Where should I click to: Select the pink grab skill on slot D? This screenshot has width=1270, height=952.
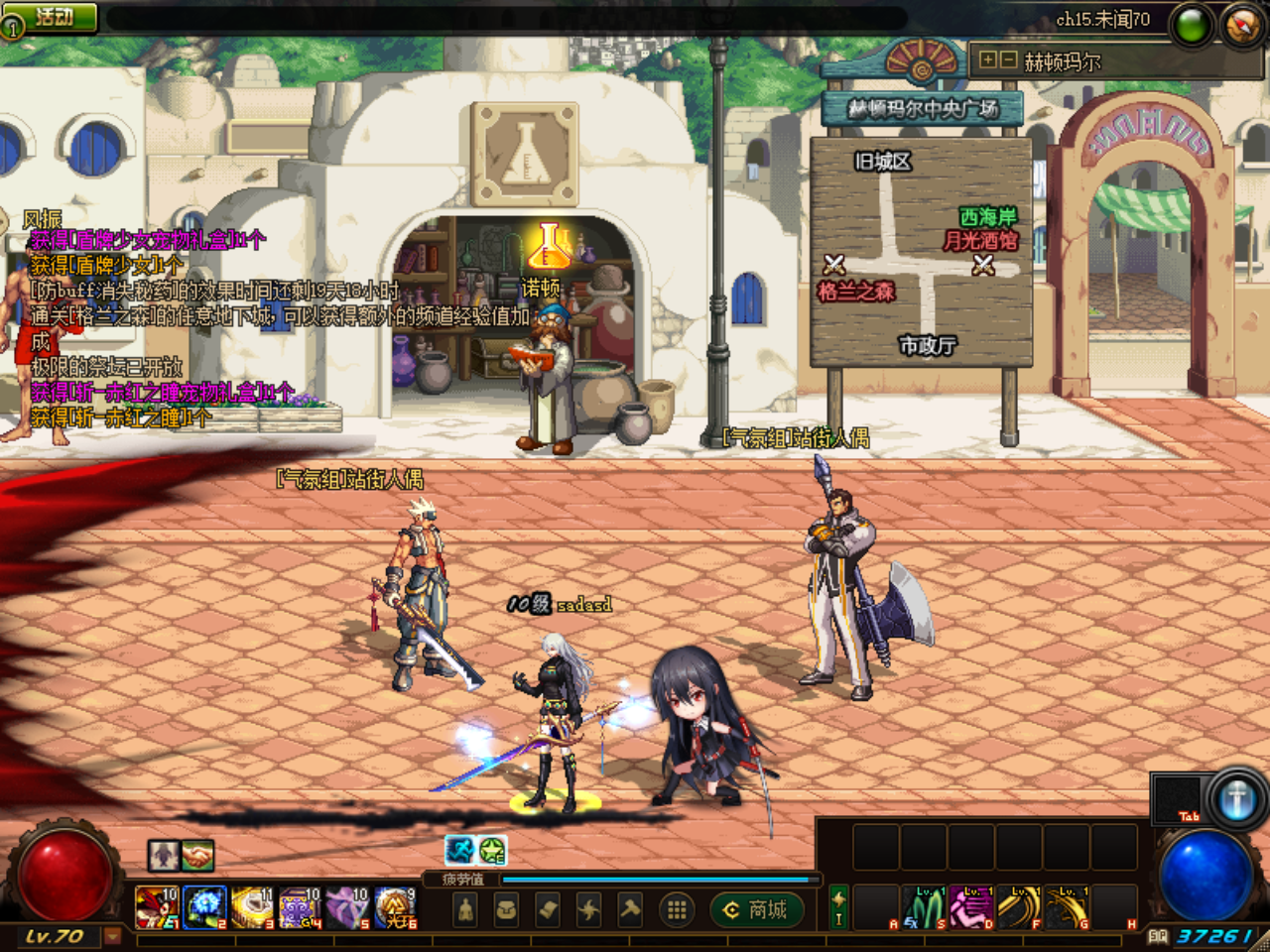click(971, 905)
